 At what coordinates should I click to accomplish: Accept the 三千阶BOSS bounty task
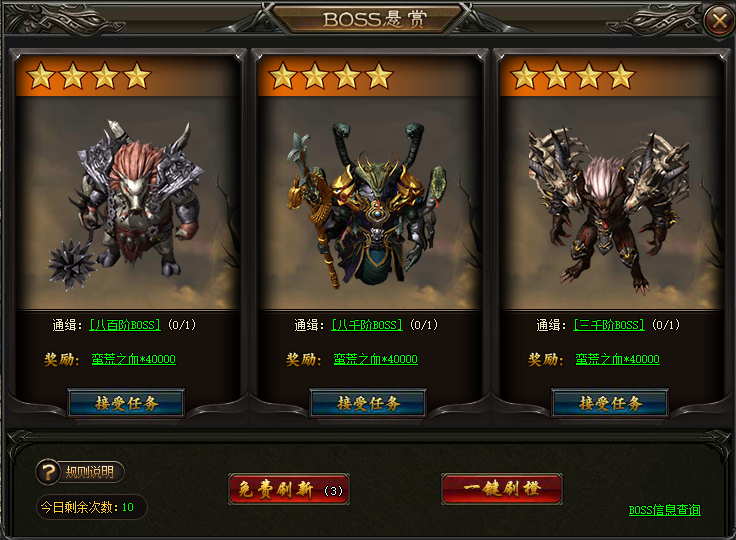coord(610,403)
